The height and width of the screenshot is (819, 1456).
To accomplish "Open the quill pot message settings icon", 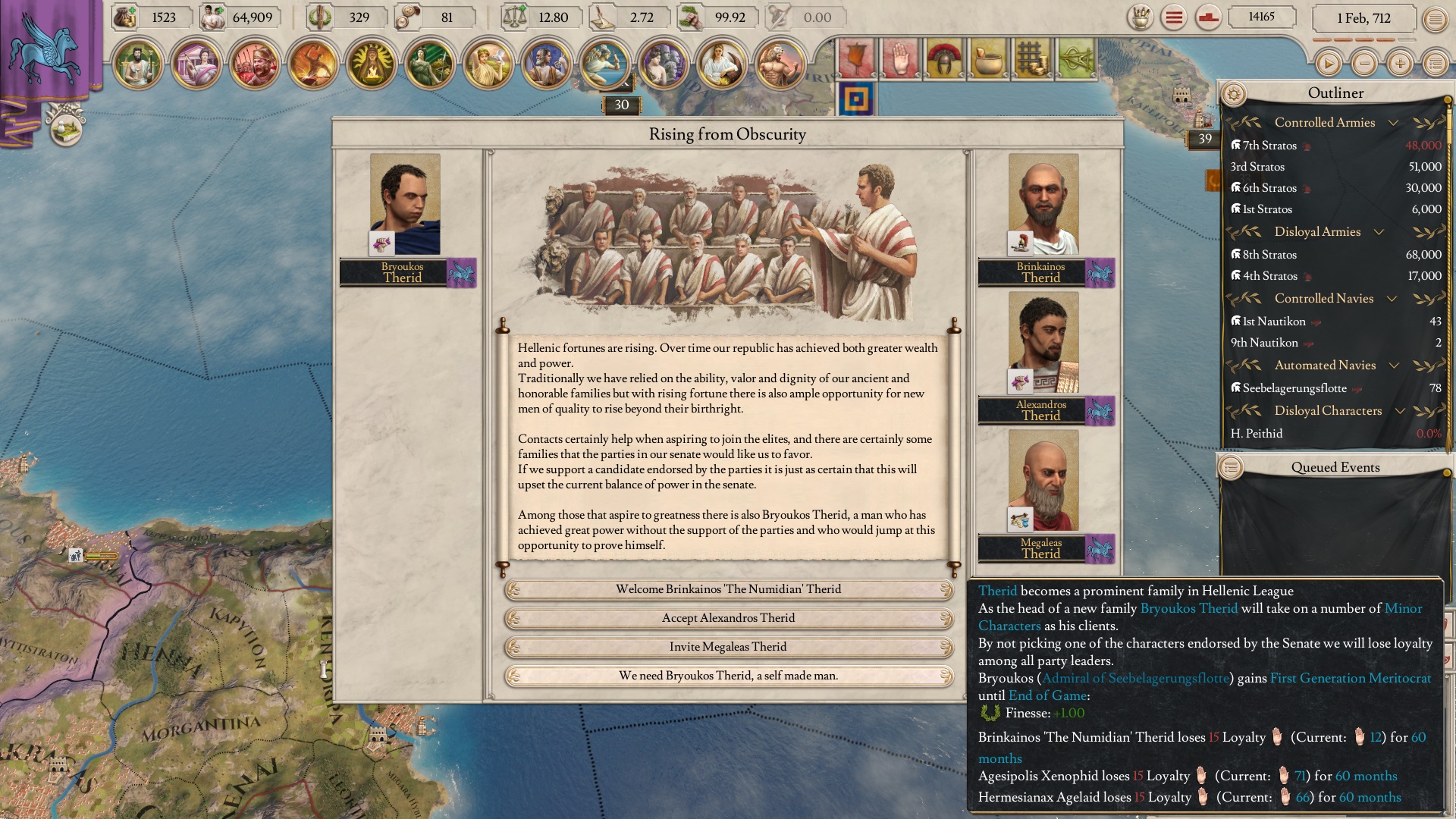I will click(x=1141, y=17).
